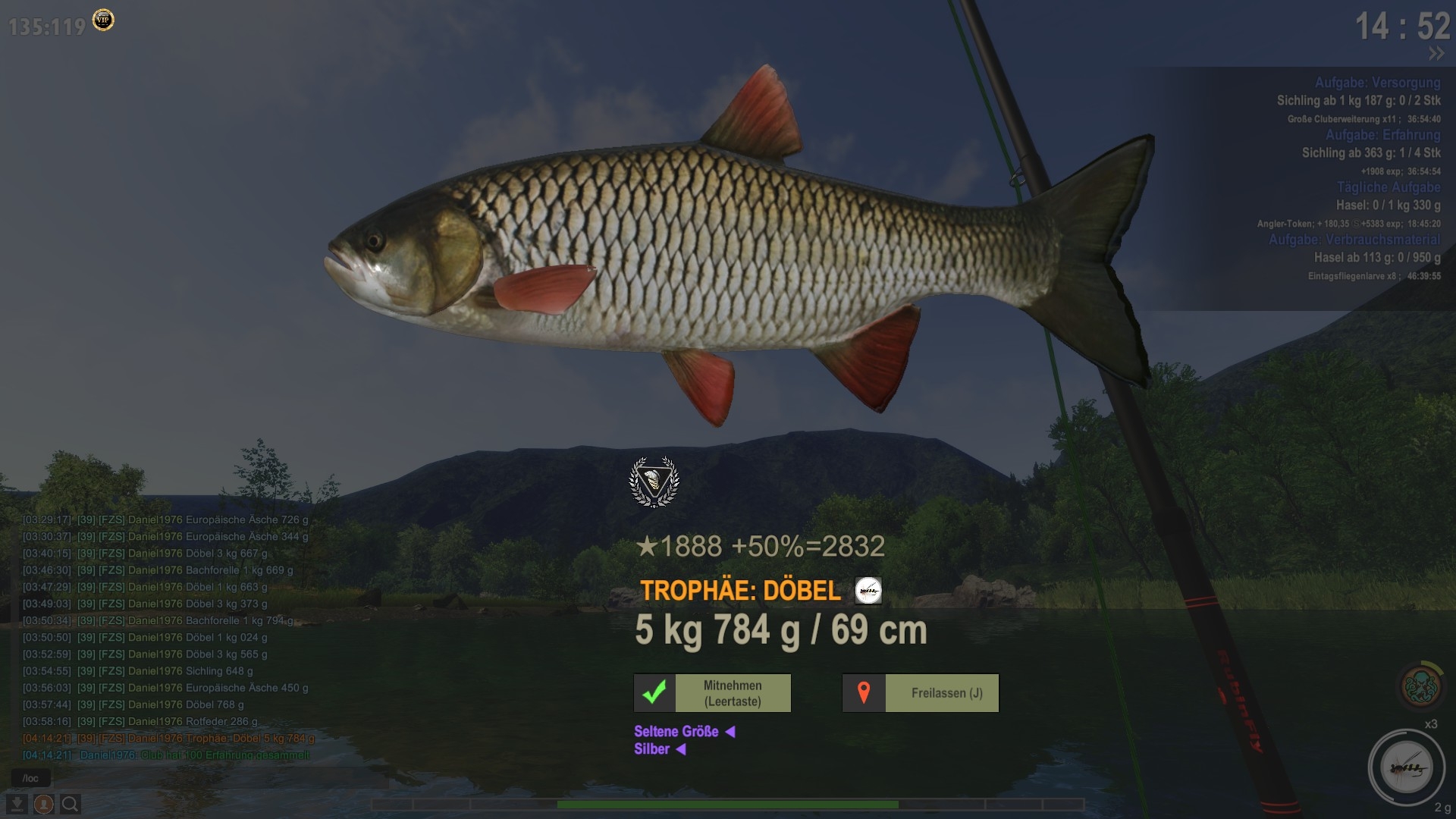Click the trophy laurel badge emblem

tap(654, 482)
